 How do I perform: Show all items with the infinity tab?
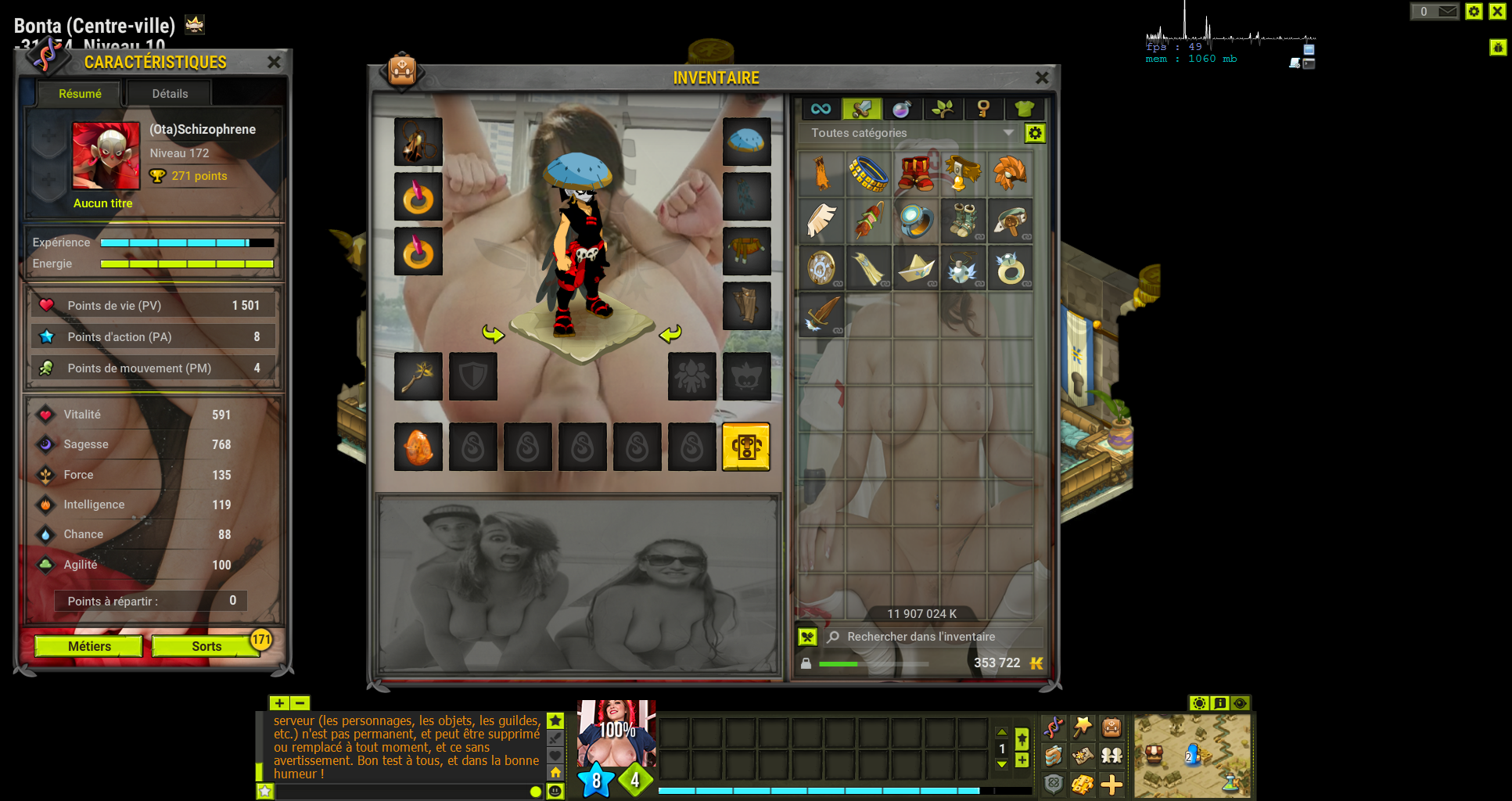click(x=821, y=109)
